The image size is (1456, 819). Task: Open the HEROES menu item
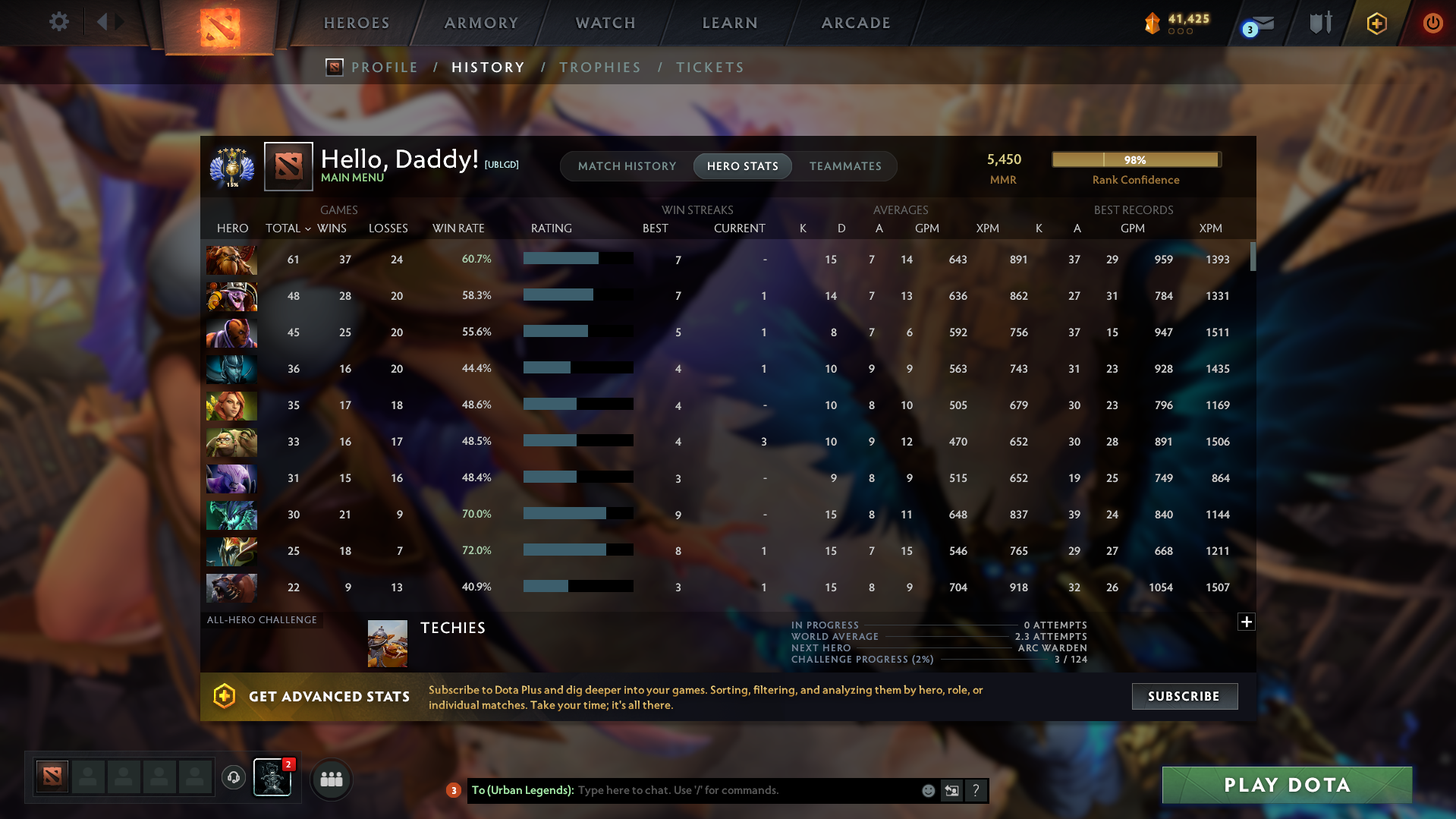(x=356, y=23)
